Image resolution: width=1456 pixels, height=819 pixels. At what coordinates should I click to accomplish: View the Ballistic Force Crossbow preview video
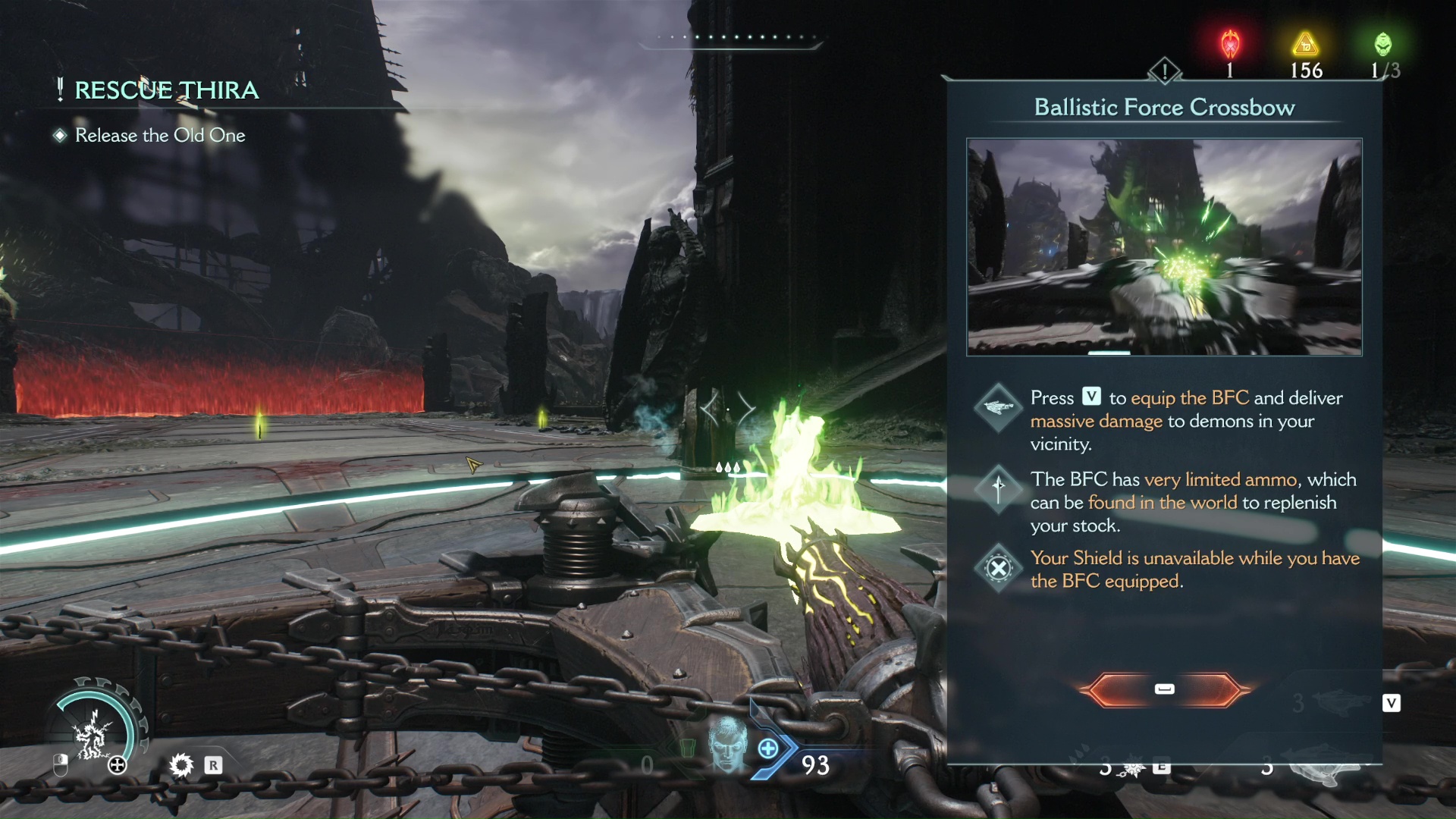(x=1164, y=247)
